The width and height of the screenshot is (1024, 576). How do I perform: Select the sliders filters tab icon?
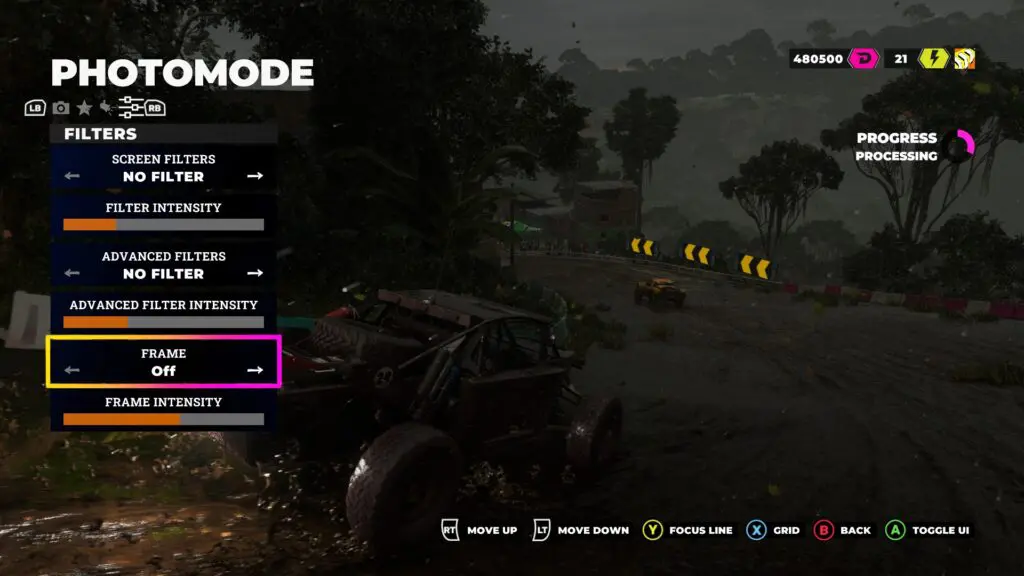coord(129,108)
